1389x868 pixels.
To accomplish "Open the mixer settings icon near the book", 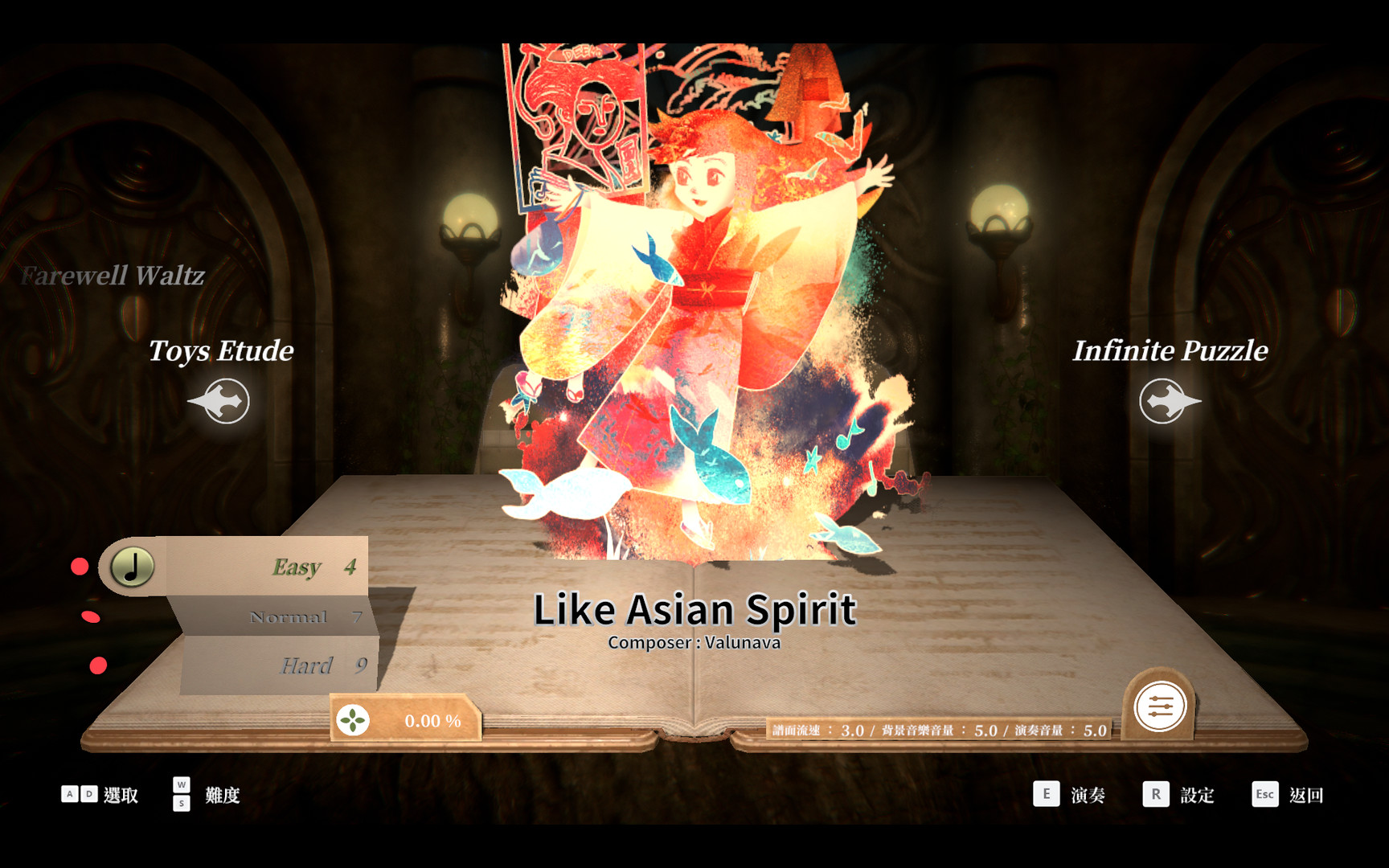I will tap(1160, 705).
